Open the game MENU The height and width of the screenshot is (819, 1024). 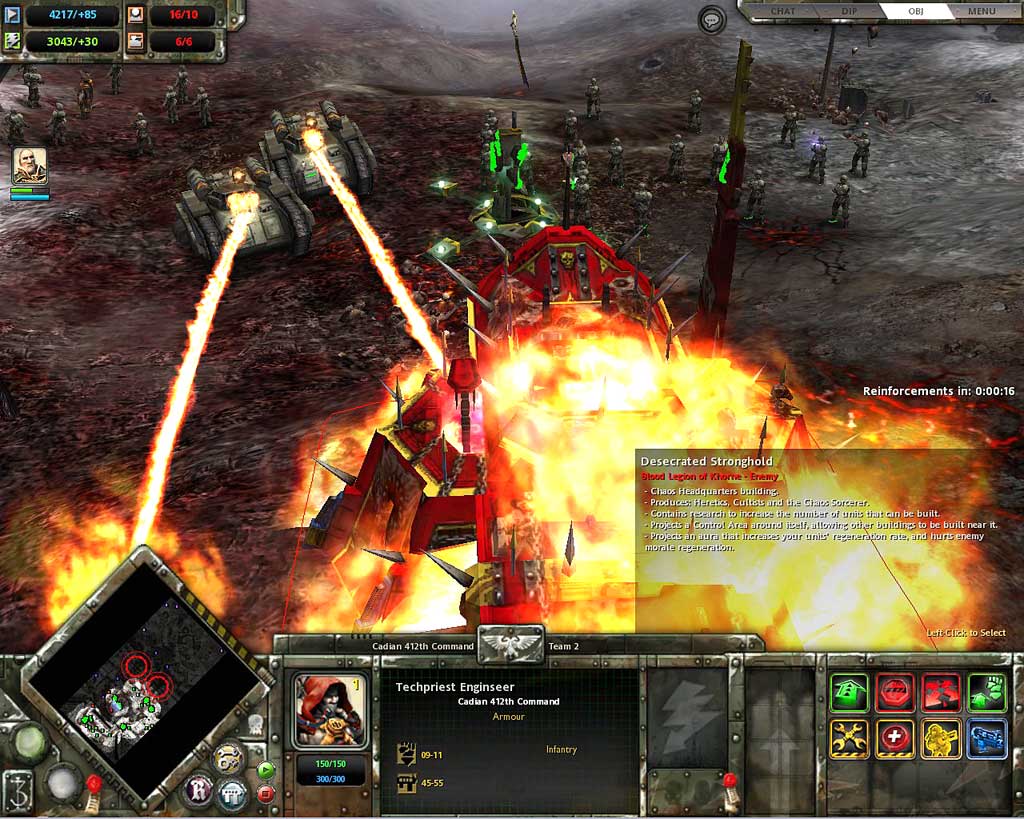[981, 12]
